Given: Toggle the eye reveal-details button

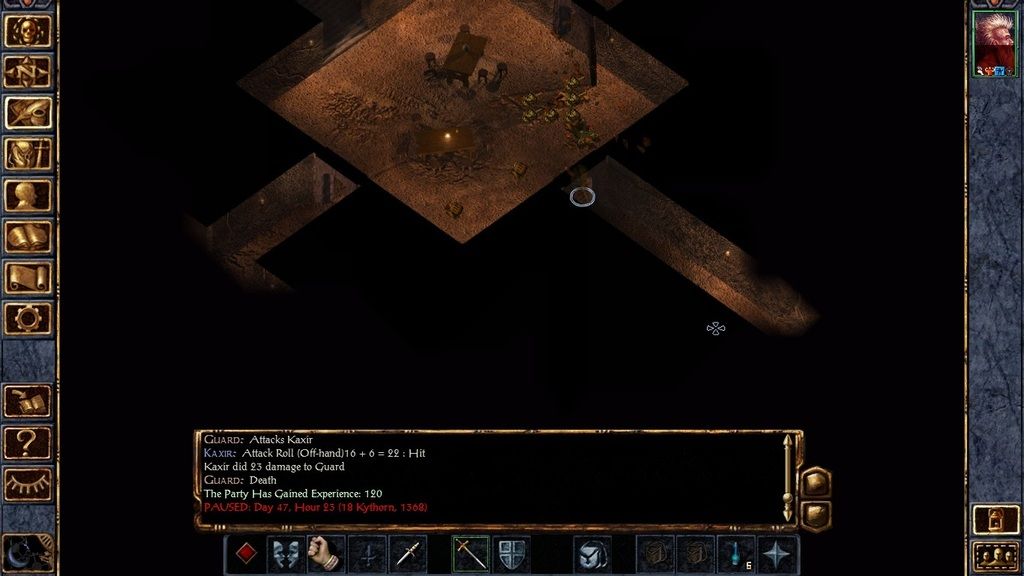Looking at the screenshot, I should pos(28,482).
